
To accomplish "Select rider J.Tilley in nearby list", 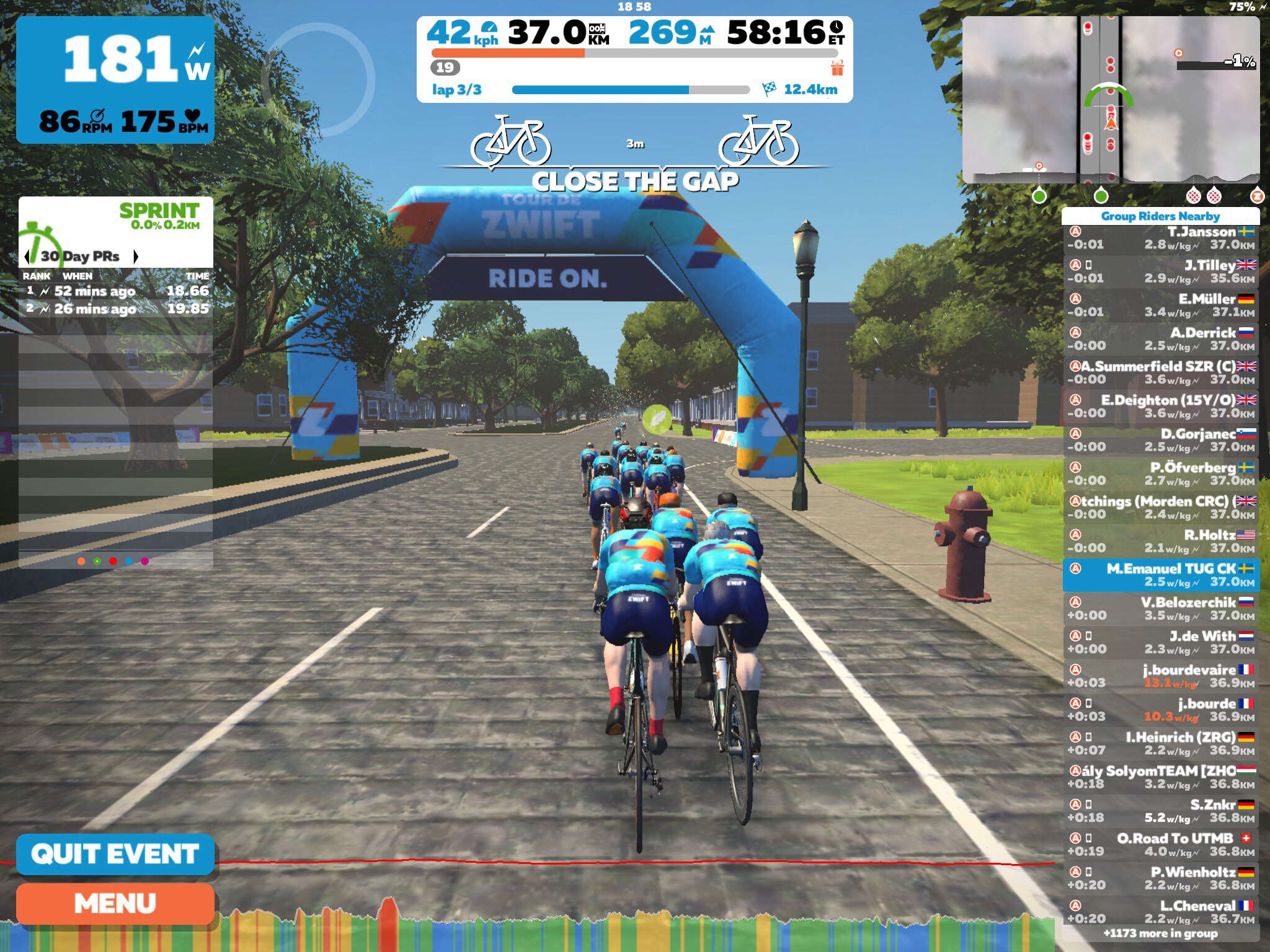I will click(1160, 272).
